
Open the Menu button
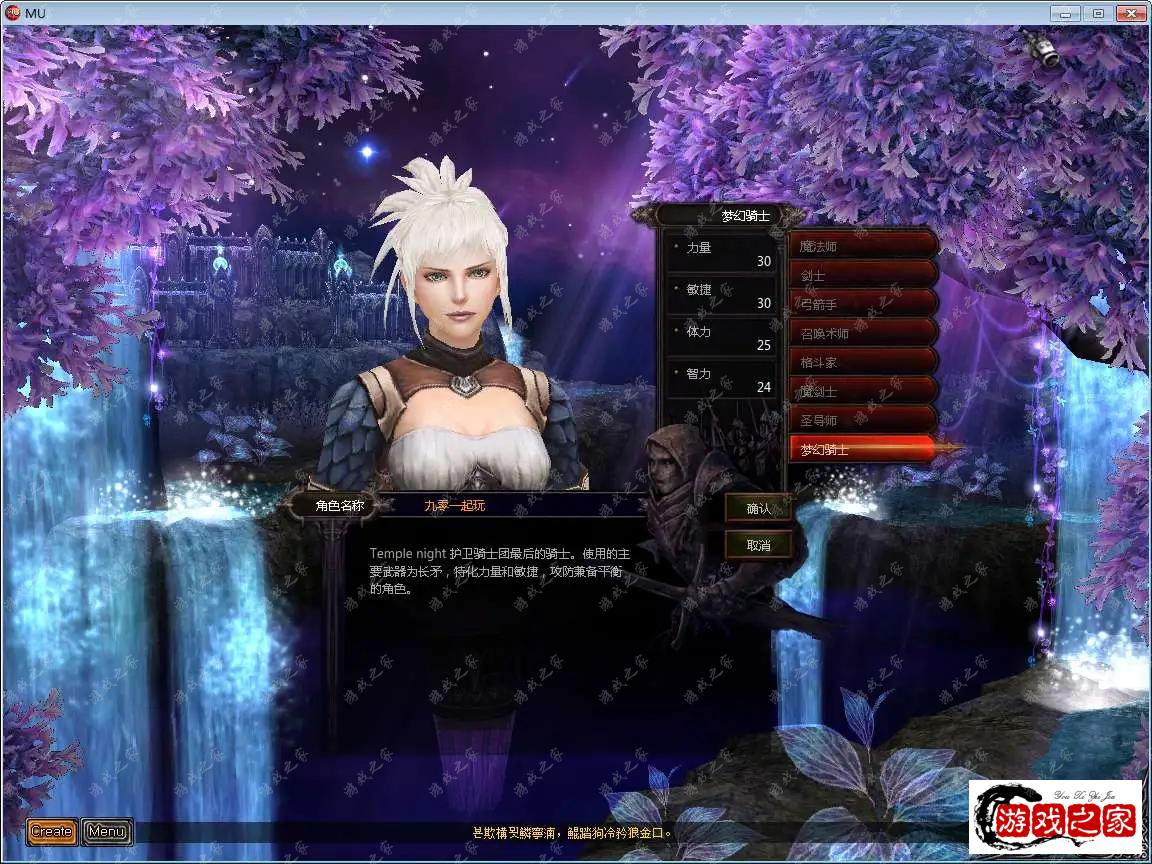pyautogui.click(x=106, y=831)
